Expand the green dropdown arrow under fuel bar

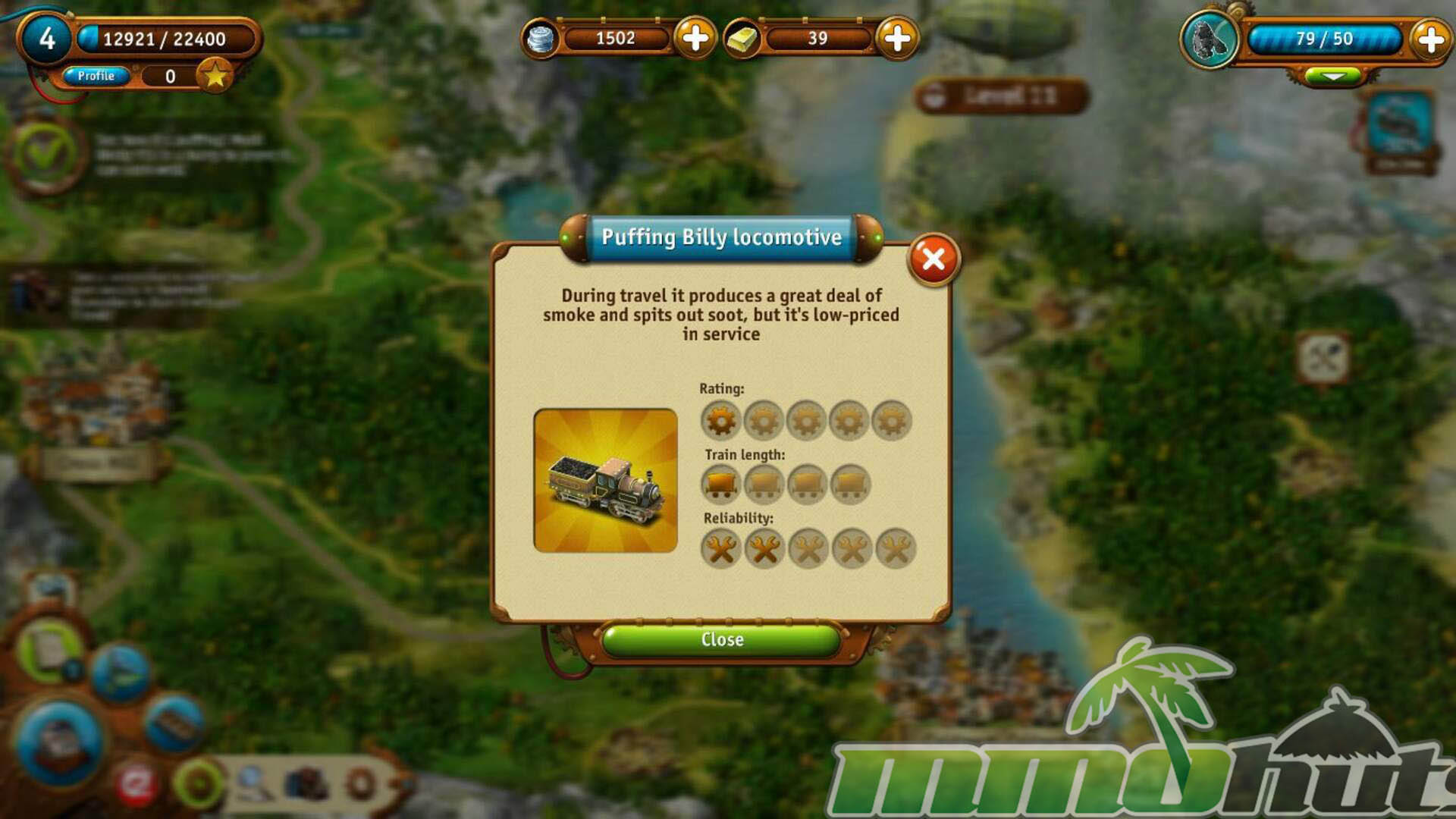1332,77
